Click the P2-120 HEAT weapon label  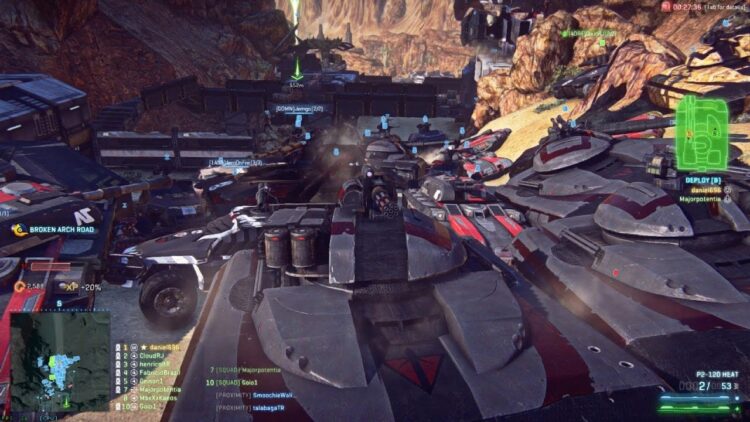coord(712,372)
